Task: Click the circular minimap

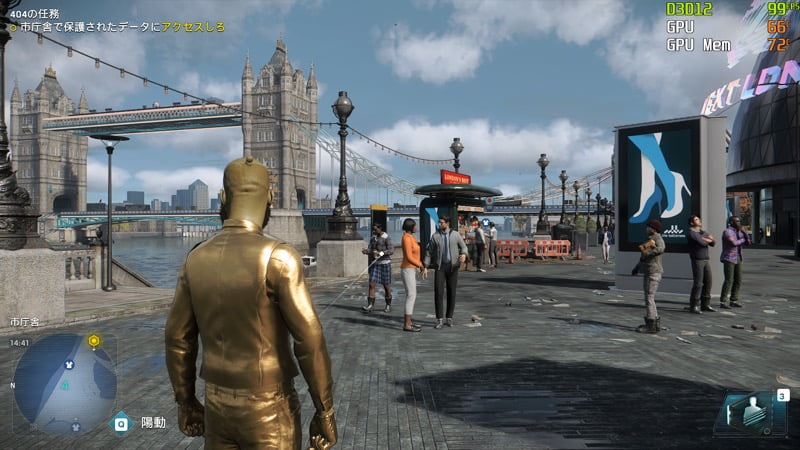Action: [65, 383]
